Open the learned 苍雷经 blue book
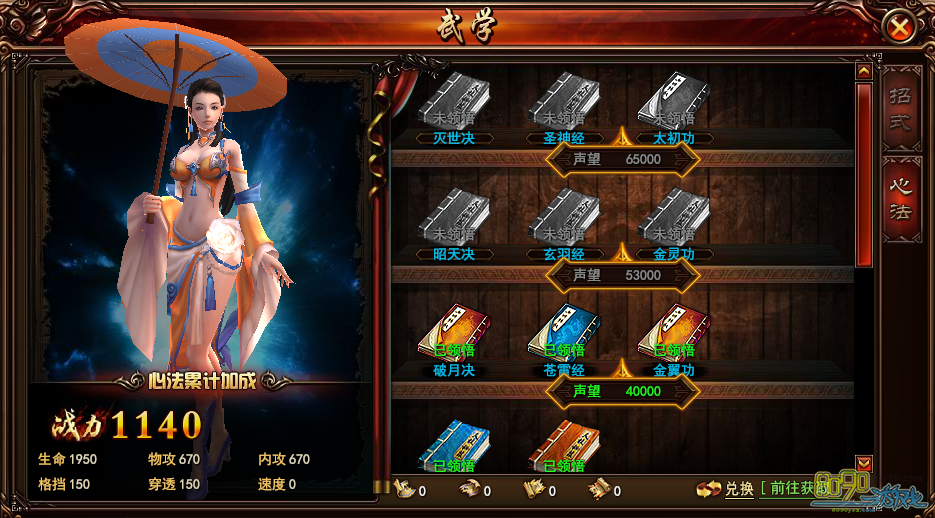 [564, 332]
